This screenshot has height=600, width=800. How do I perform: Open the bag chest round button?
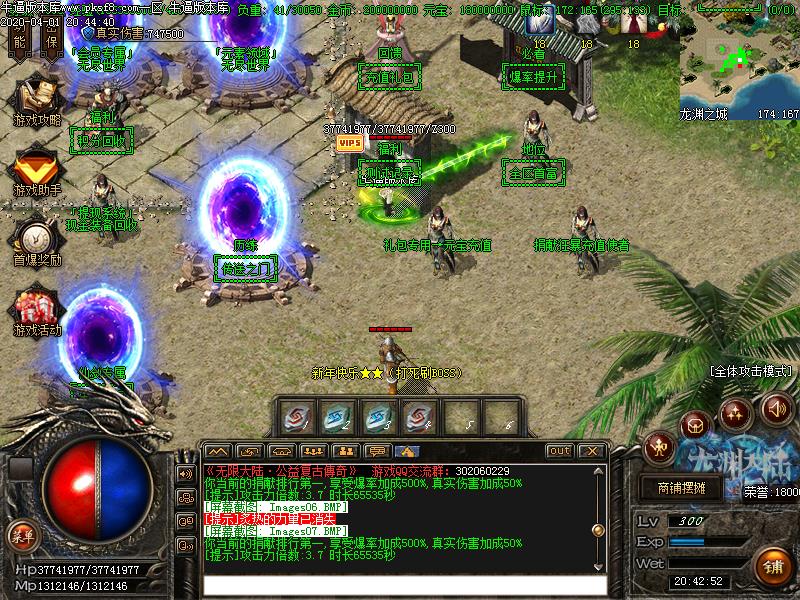(x=696, y=426)
